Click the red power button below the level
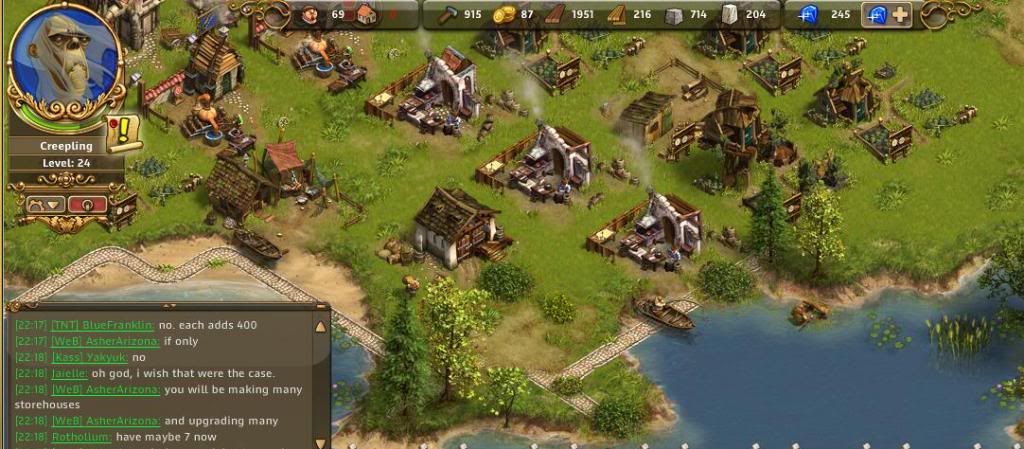The height and width of the screenshot is (449, 1024). coord(88,204)
